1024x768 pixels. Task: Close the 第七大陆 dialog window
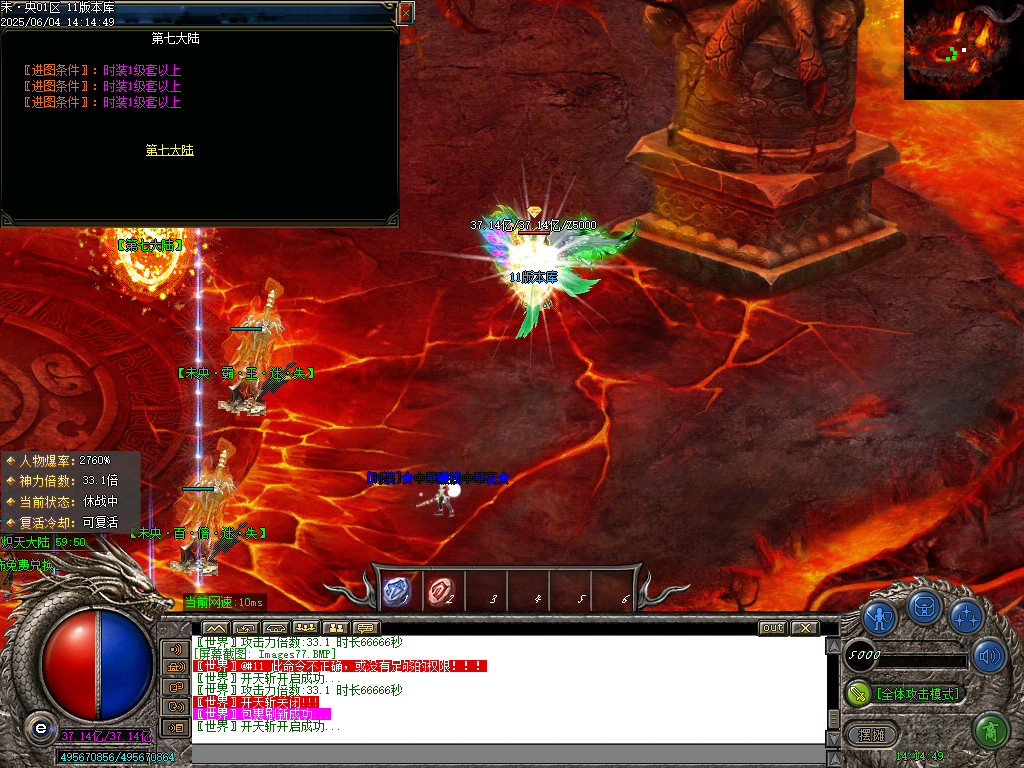(405, 13)
